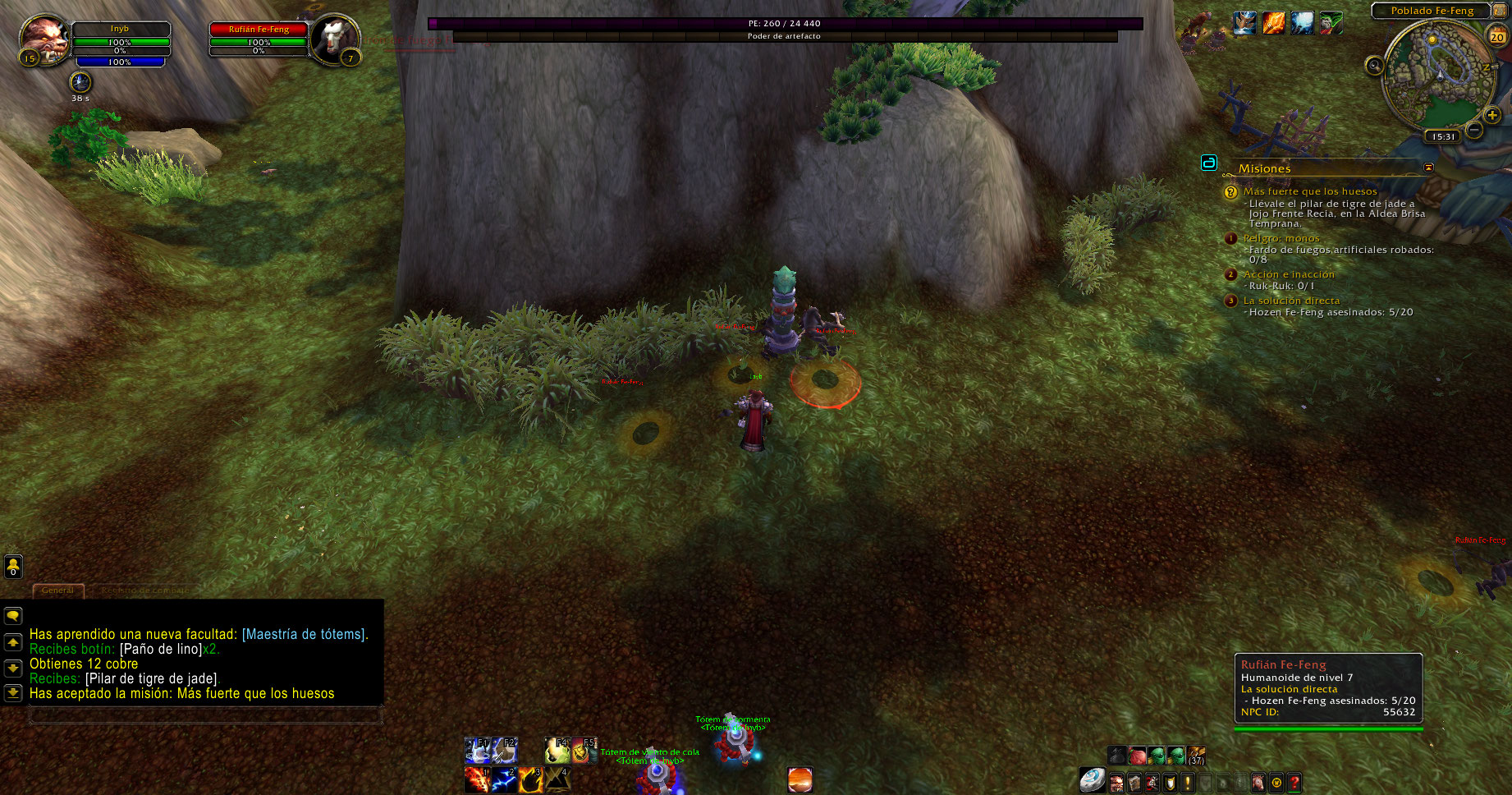Open the WoW shop coin button
1512x795 pixels.
click(1276, 783)
